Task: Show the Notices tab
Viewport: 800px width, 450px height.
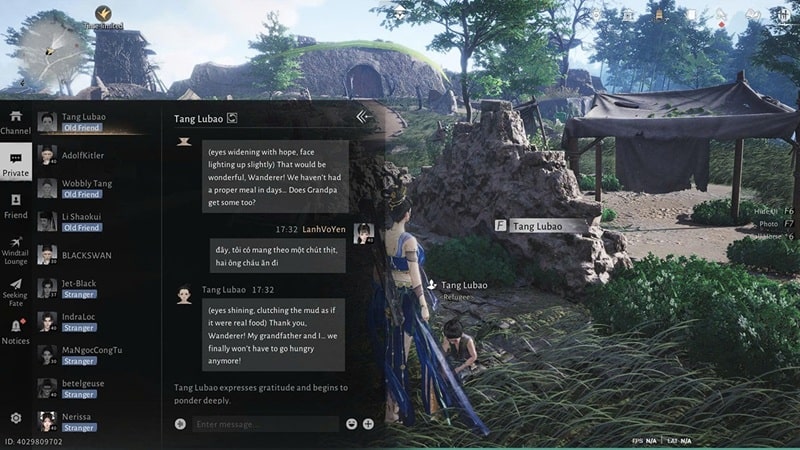Action: click(16, 332)
